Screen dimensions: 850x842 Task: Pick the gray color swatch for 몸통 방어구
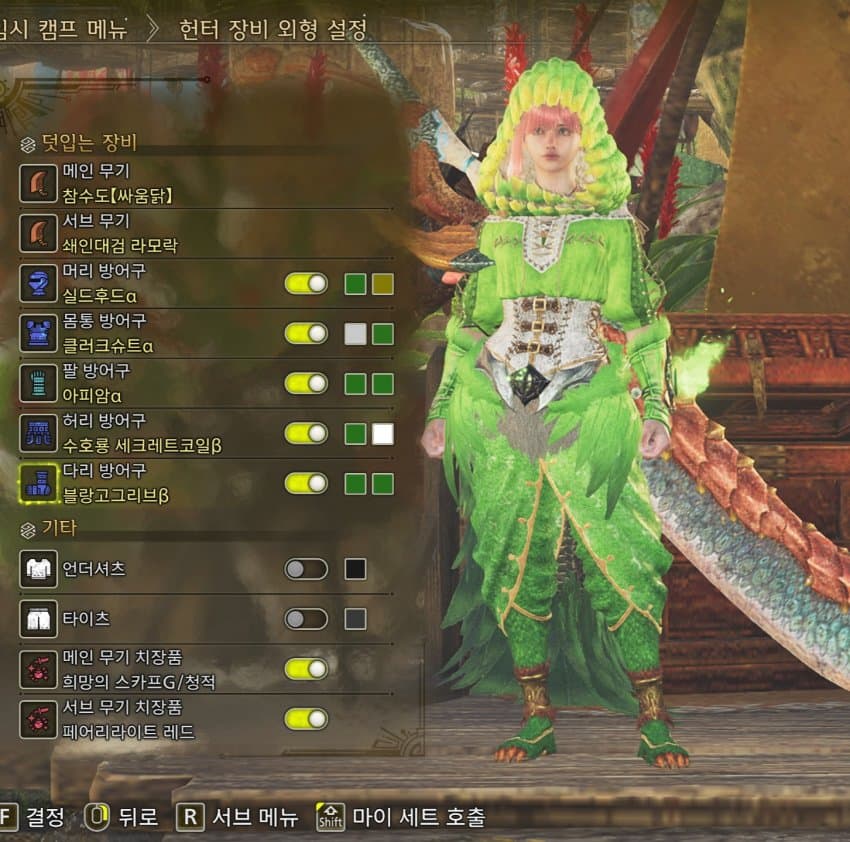point(355,334)
